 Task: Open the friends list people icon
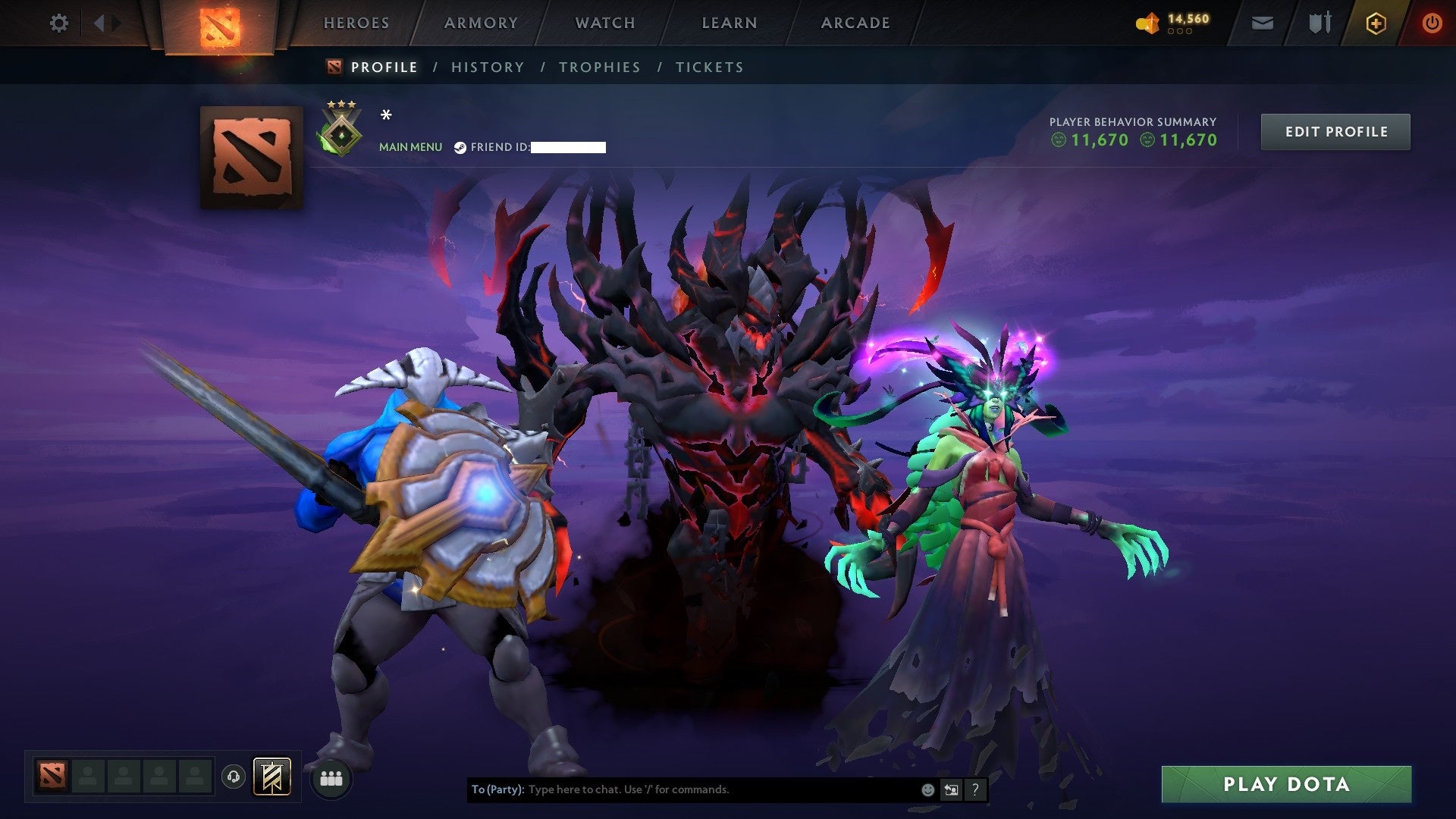[331, 778]
